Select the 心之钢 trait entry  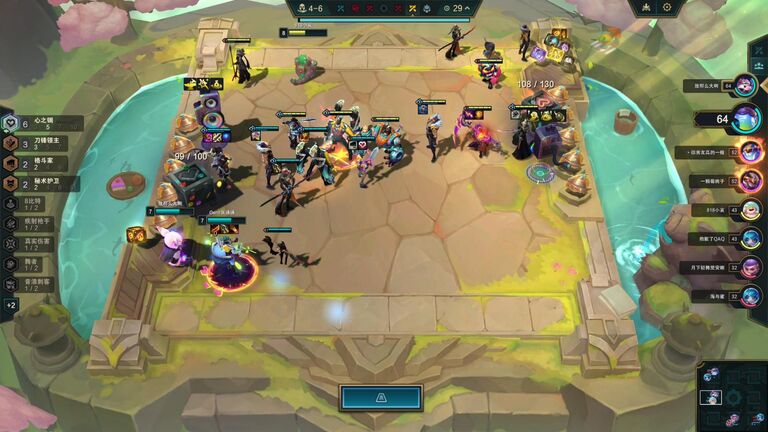click(x=38, y=123)
